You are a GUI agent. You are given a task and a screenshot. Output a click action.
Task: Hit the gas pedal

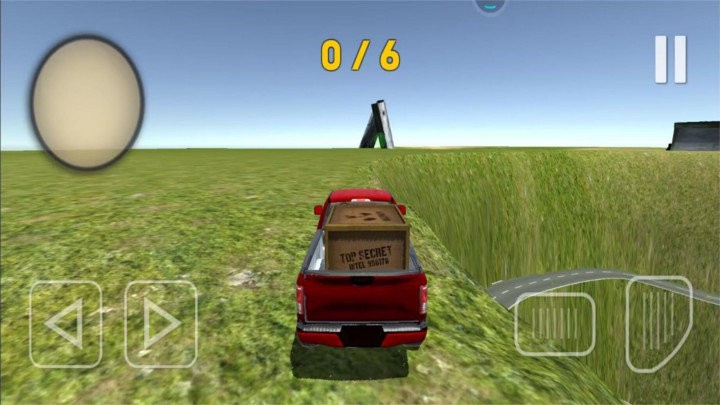point(658,322)
